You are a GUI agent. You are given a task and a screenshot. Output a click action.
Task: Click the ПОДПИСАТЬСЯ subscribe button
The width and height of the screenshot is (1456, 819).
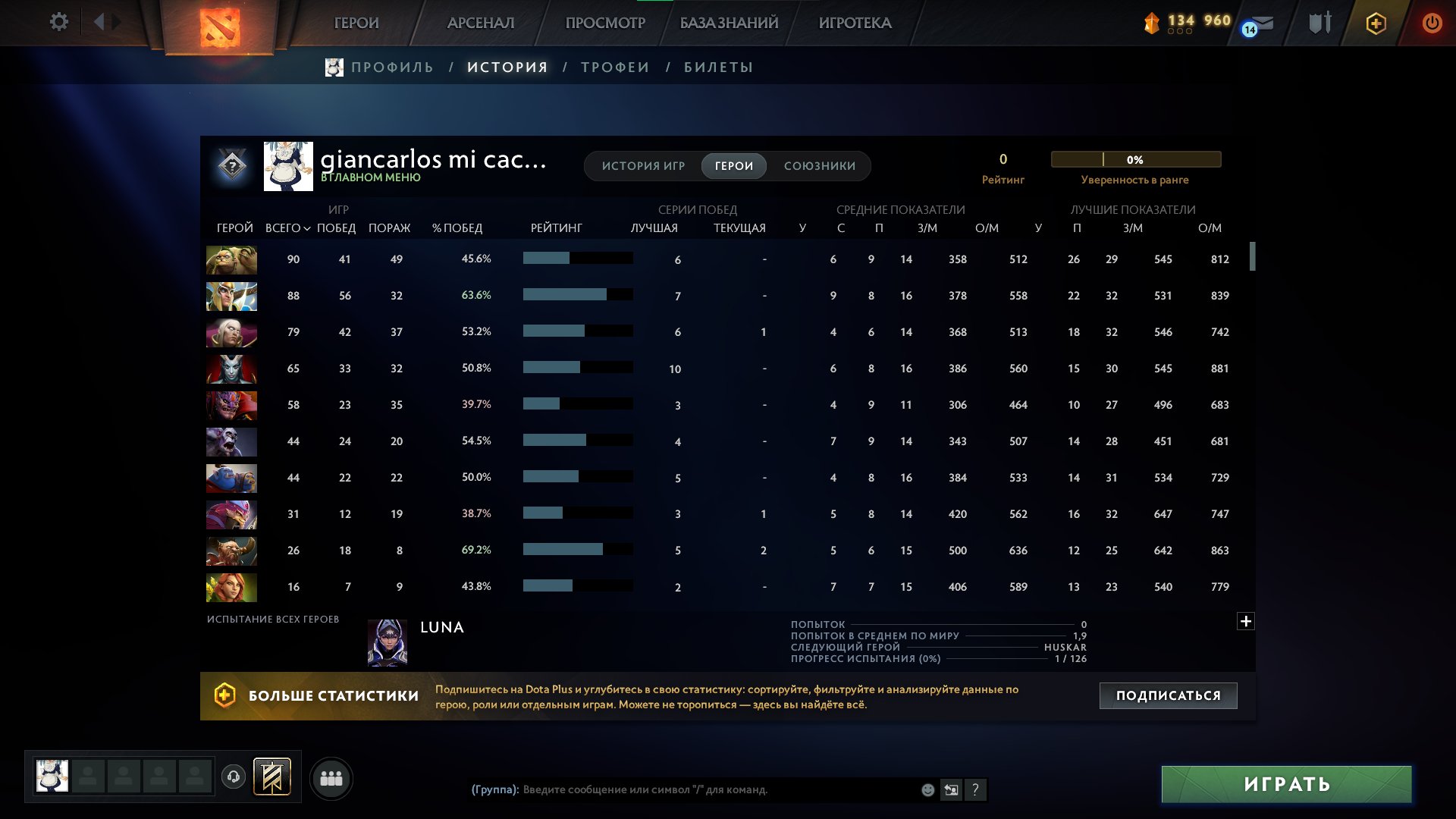coord(1168,694)
